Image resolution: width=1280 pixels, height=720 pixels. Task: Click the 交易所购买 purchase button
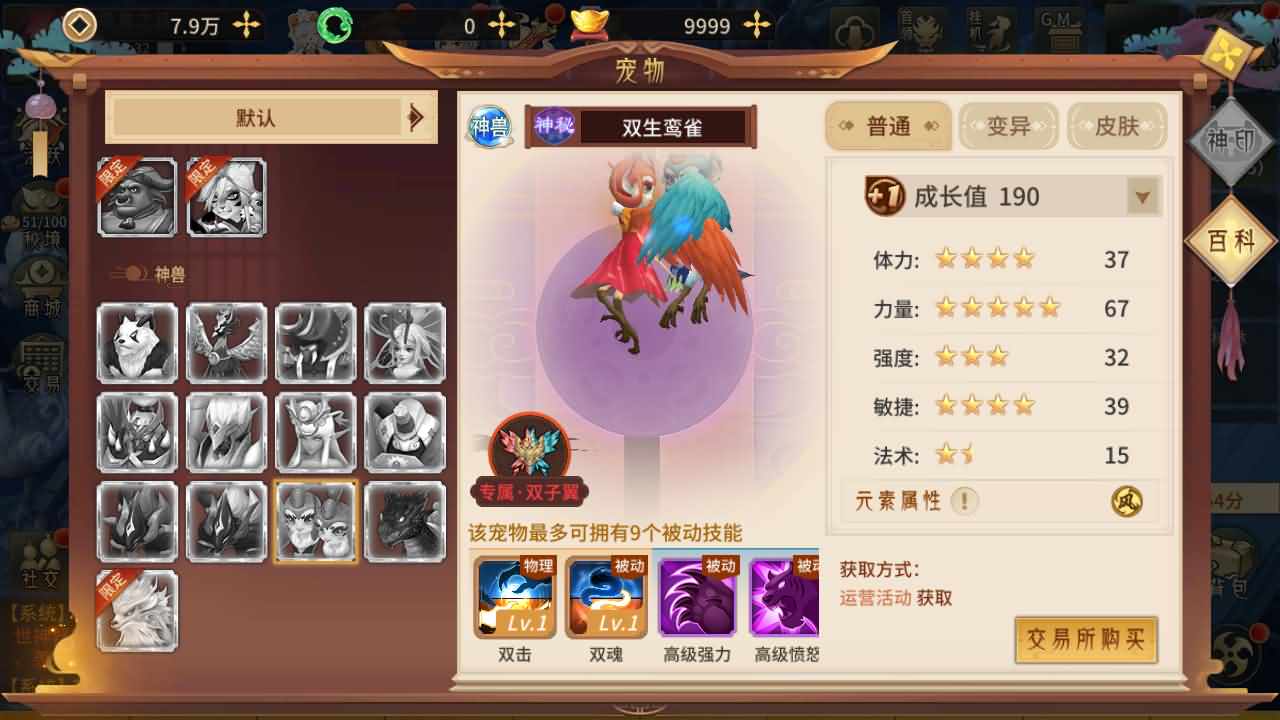(1087, 641)
